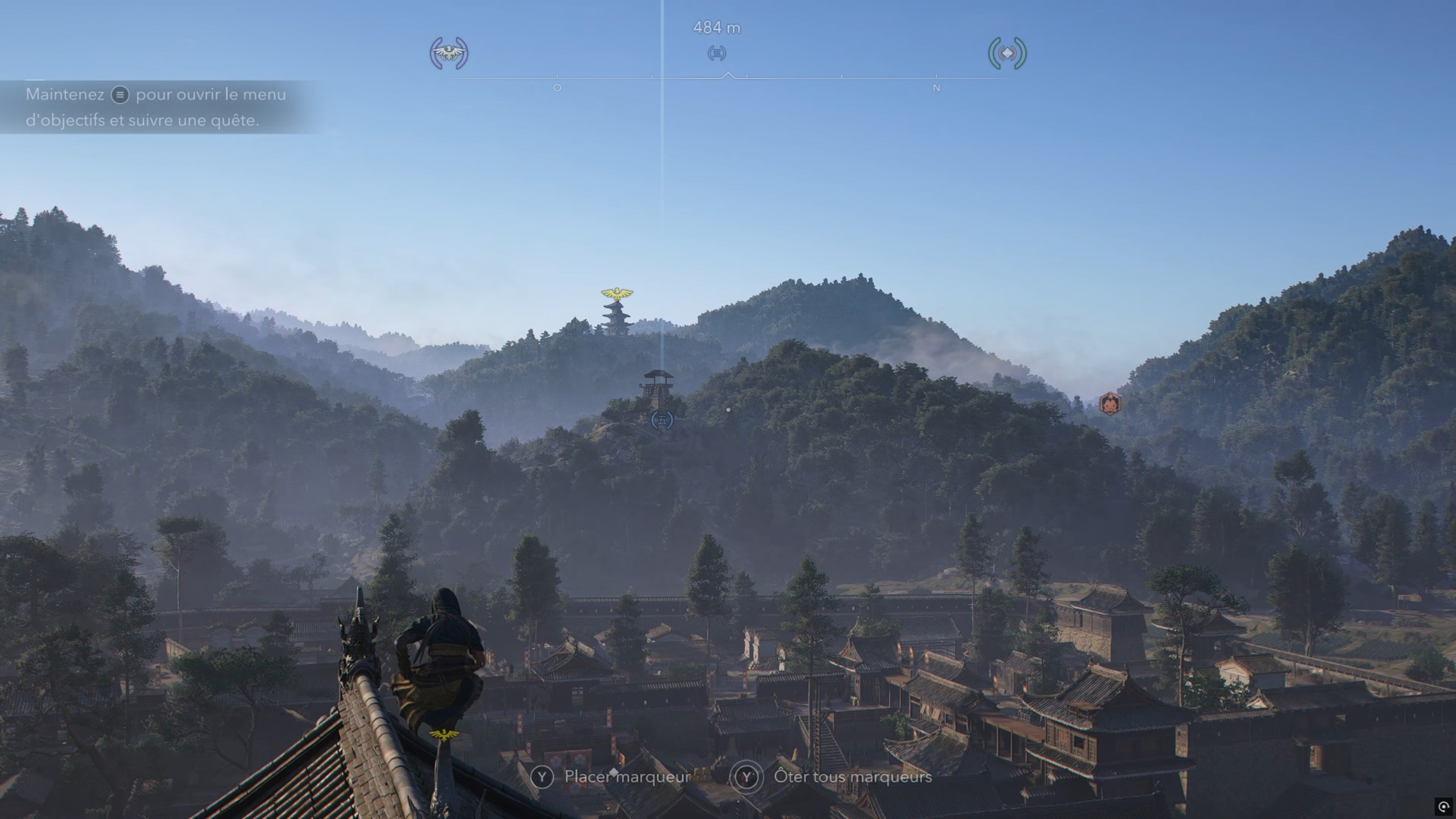Select the orange hexagonal marker in the valley
Screen dimensions: 1456x819
1109,404
